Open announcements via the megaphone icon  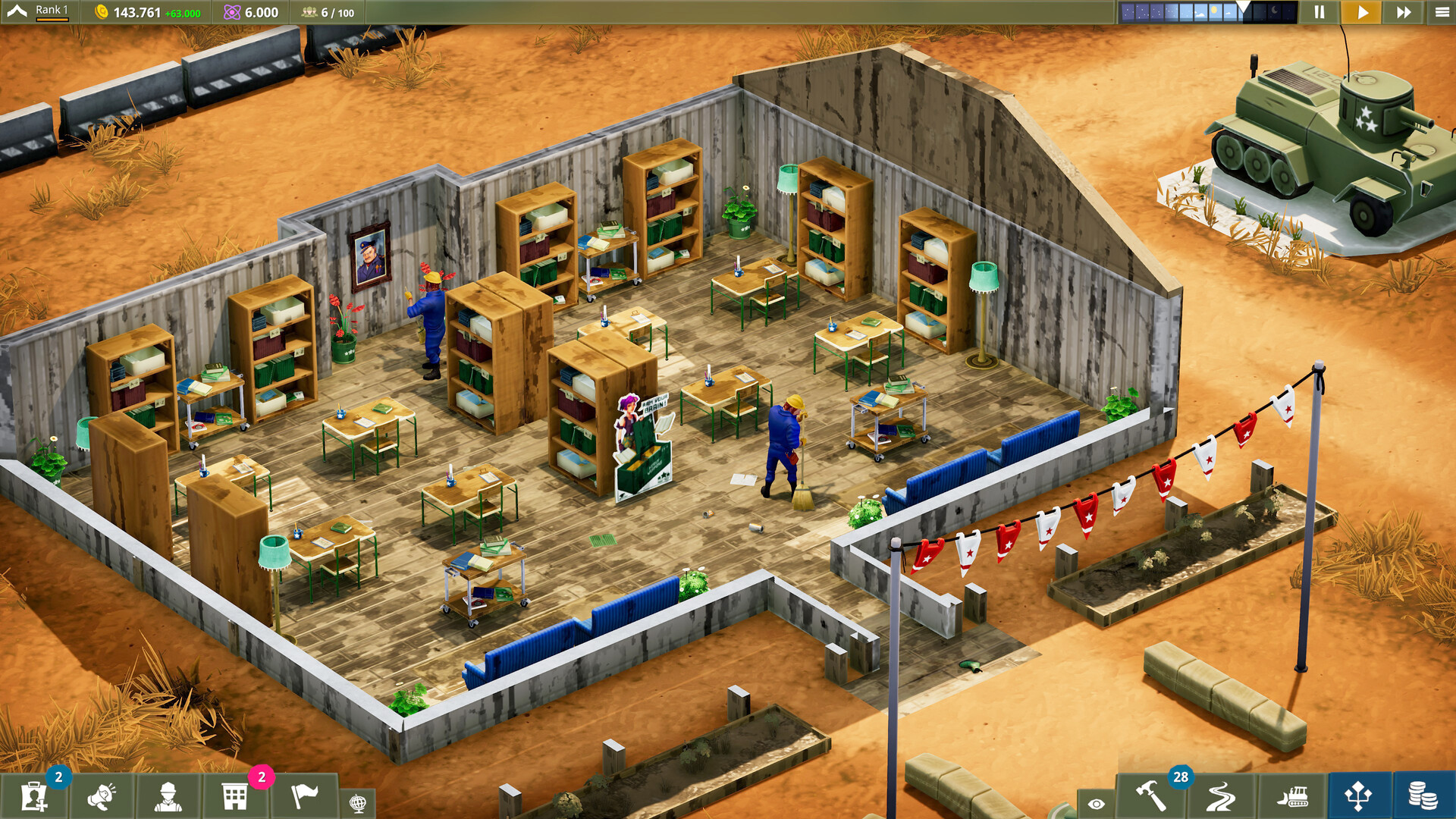(99, 796)
